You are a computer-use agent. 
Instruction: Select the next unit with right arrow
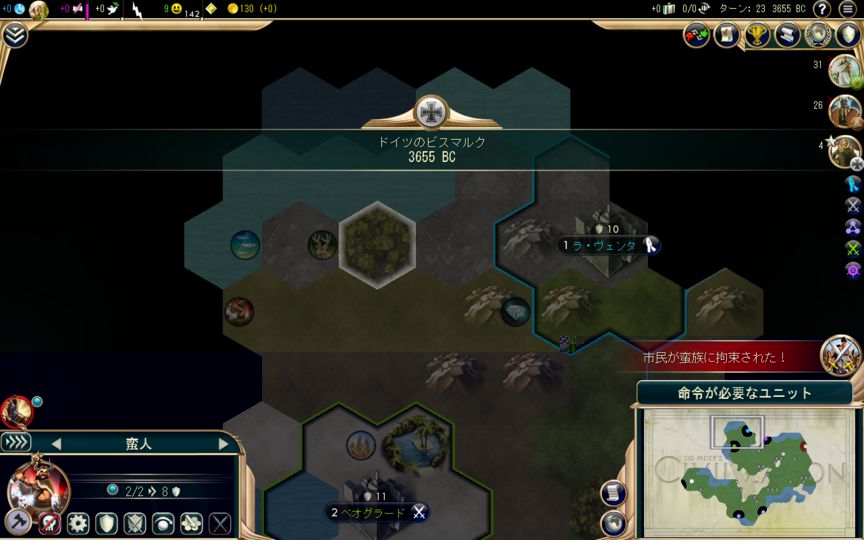[223, 444]
